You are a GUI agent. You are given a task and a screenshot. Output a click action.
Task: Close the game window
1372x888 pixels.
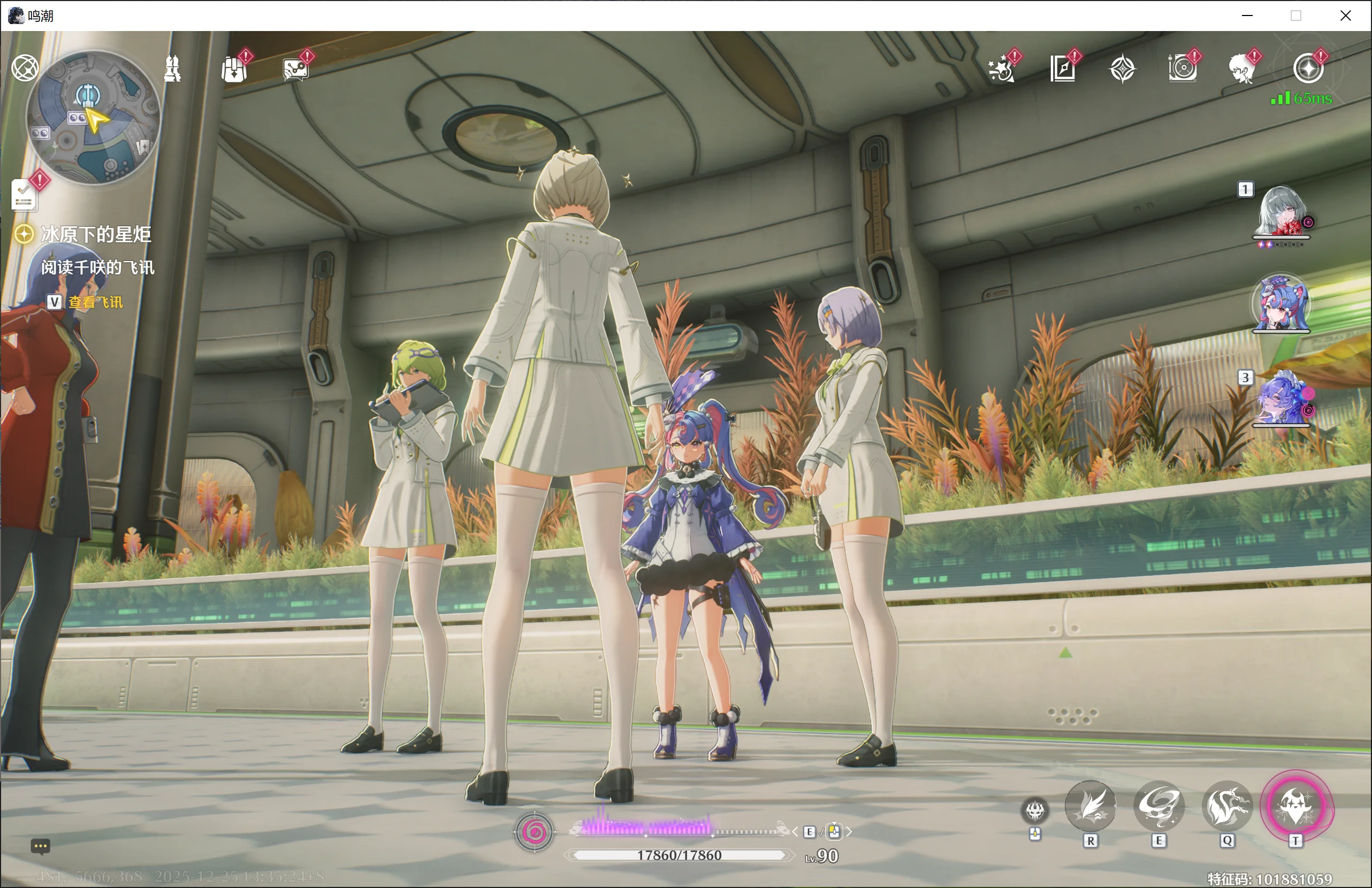1345,16
